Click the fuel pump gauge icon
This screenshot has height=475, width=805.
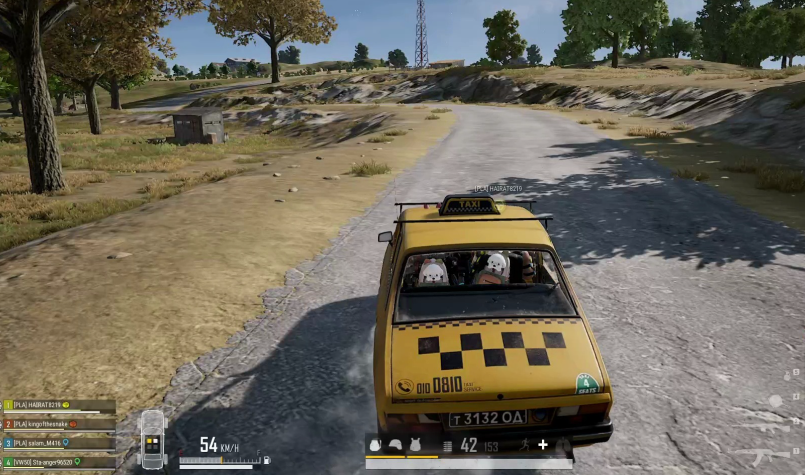(x=266, y=460)
